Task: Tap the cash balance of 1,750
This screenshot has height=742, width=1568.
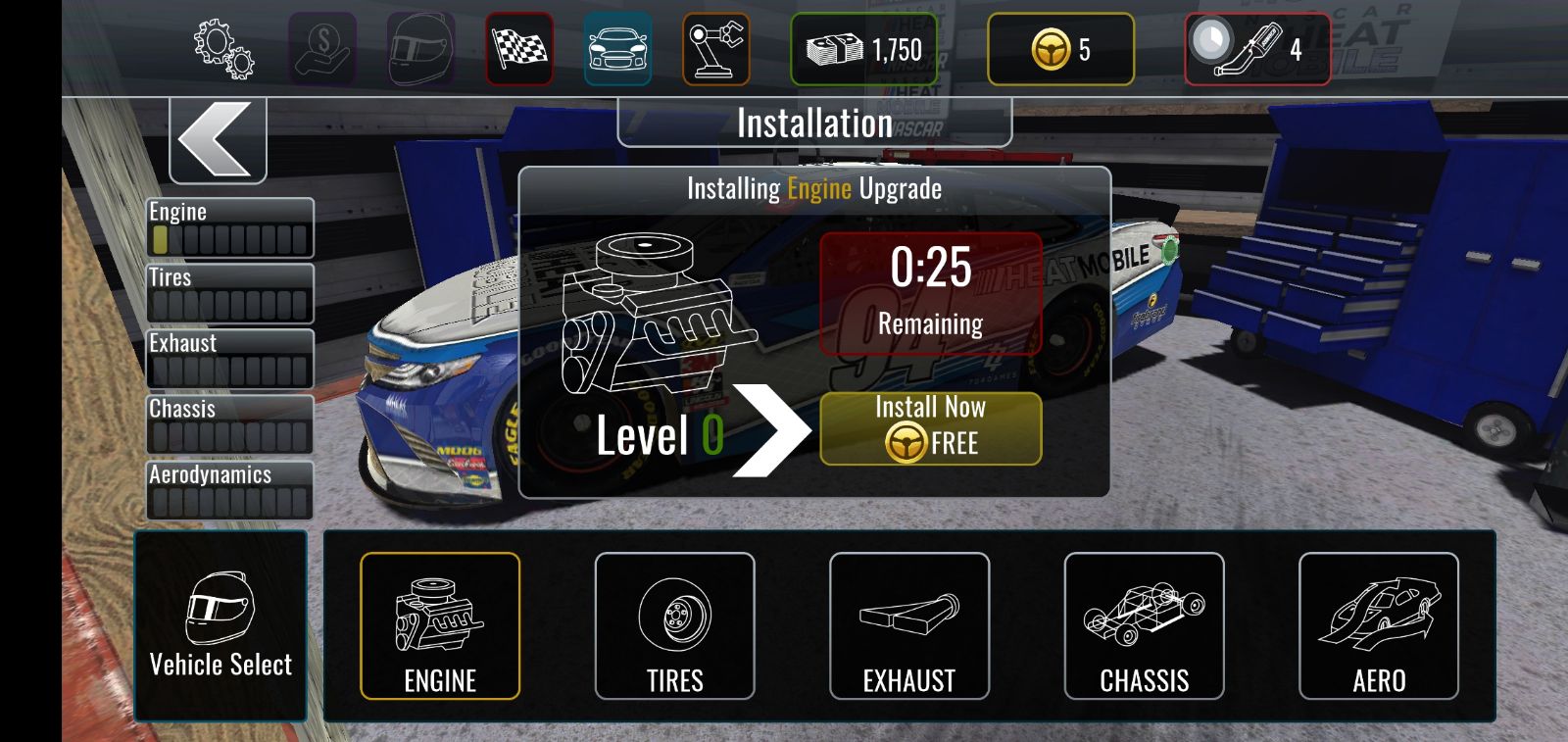Action: (863, 49)
